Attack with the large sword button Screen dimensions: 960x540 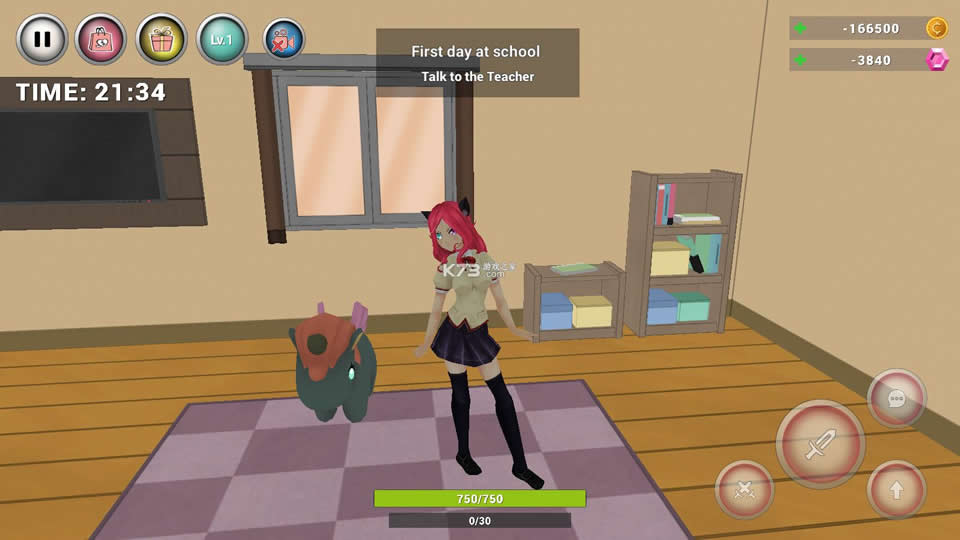(x=820, y=444)
